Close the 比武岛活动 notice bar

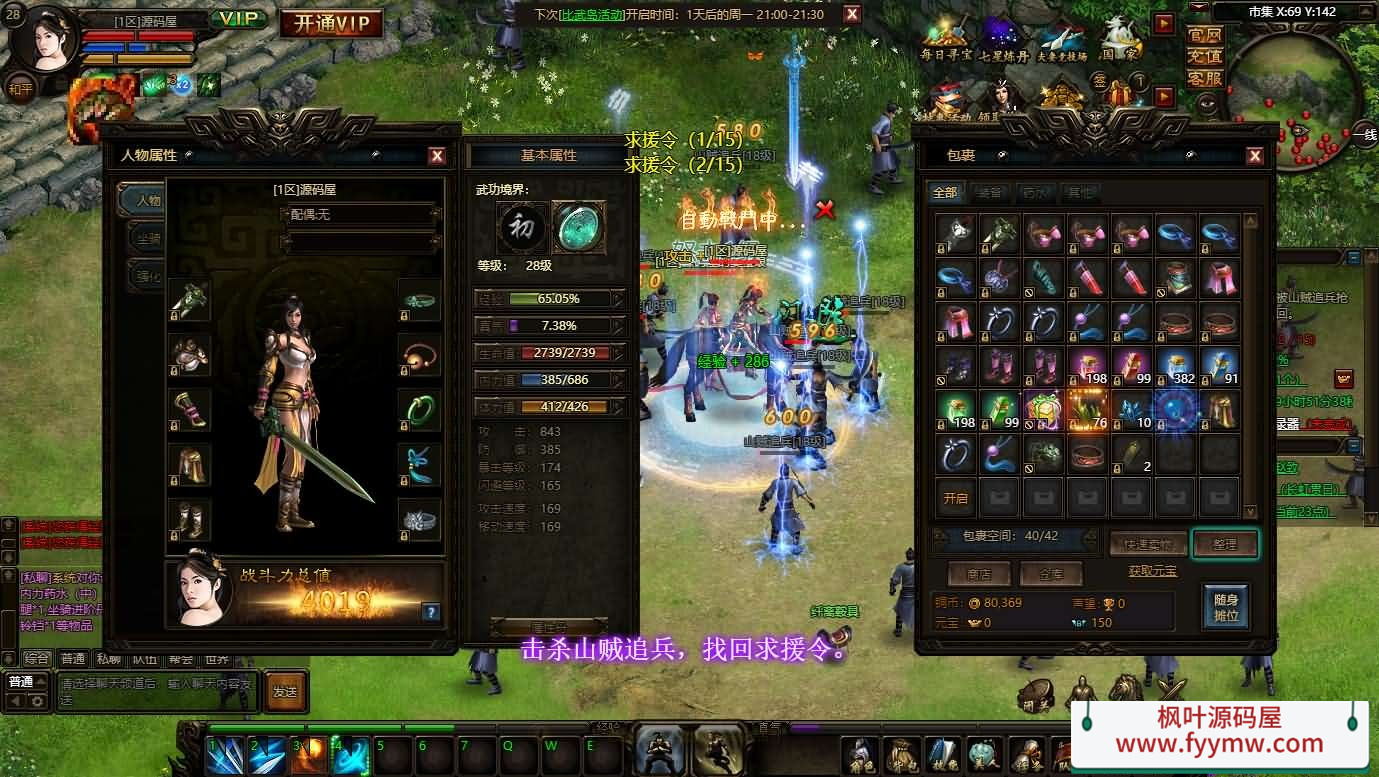pyautogui.click(x=851, y=14)
